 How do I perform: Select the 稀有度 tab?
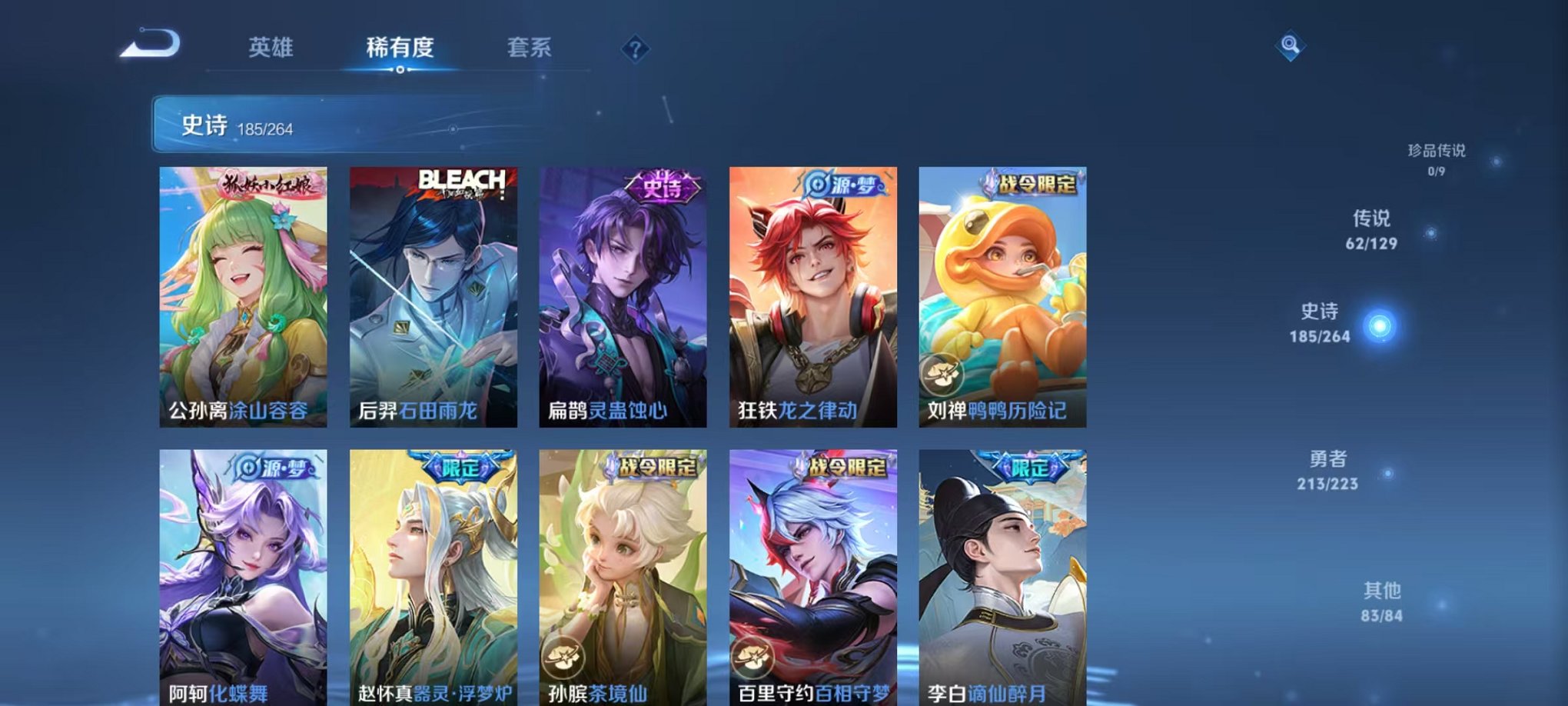[x=399, y=46]
